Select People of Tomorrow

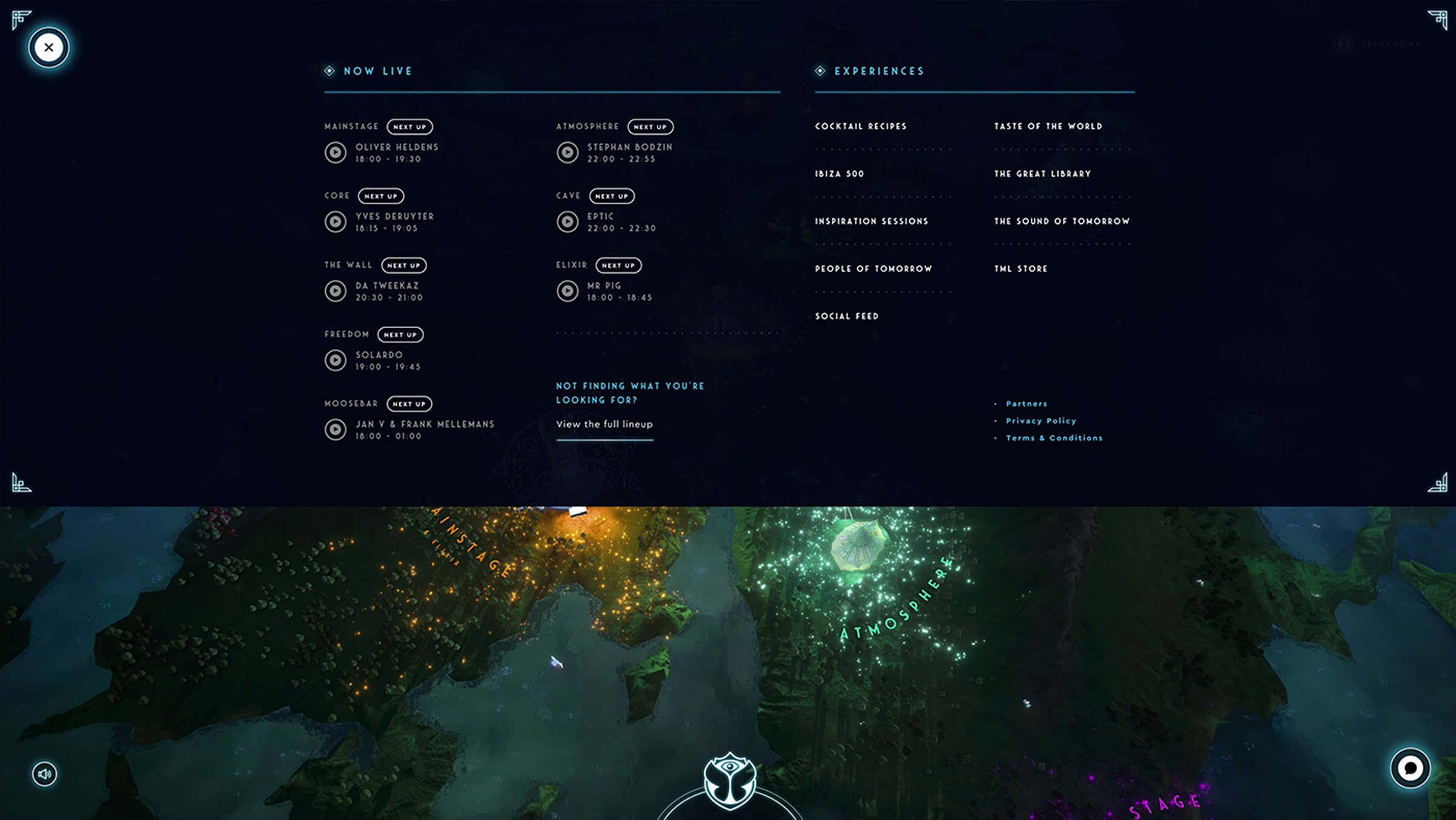[x=873, y=269]
